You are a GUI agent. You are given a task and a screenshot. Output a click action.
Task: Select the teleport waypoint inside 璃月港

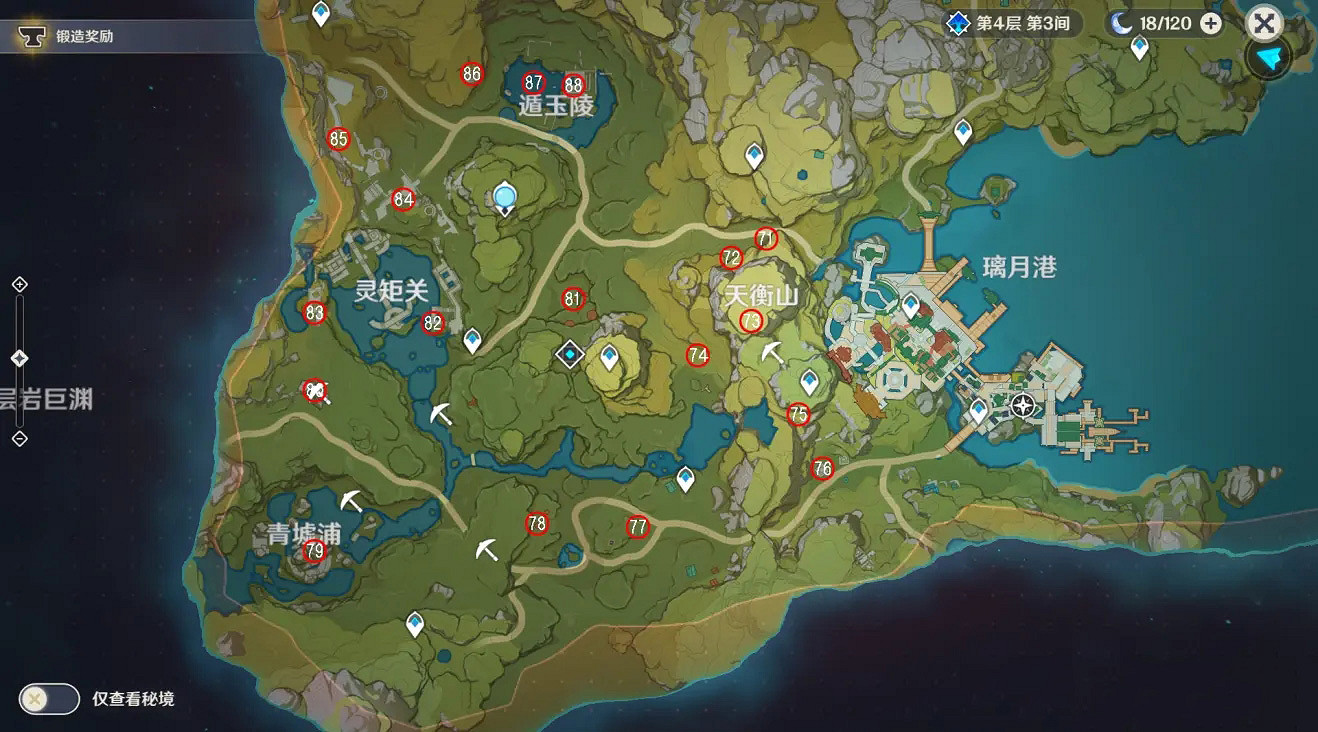coord(910,303)
